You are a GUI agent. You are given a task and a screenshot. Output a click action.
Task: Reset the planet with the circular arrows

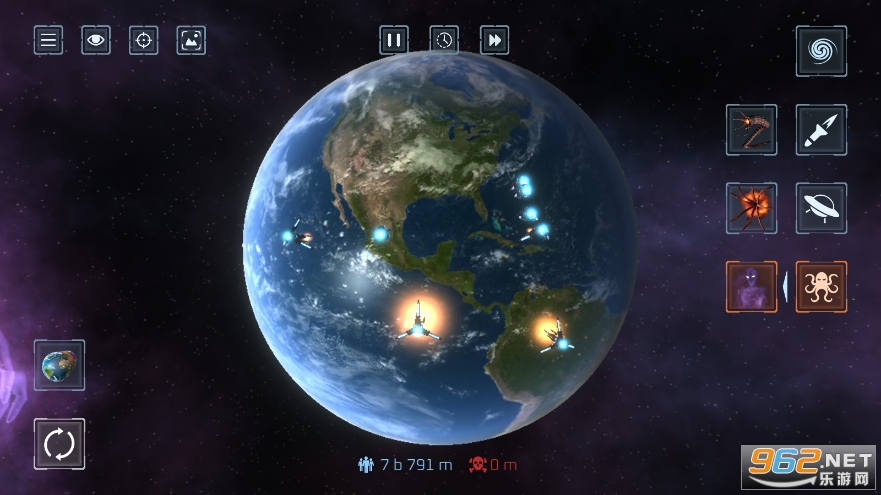(59, 443)
